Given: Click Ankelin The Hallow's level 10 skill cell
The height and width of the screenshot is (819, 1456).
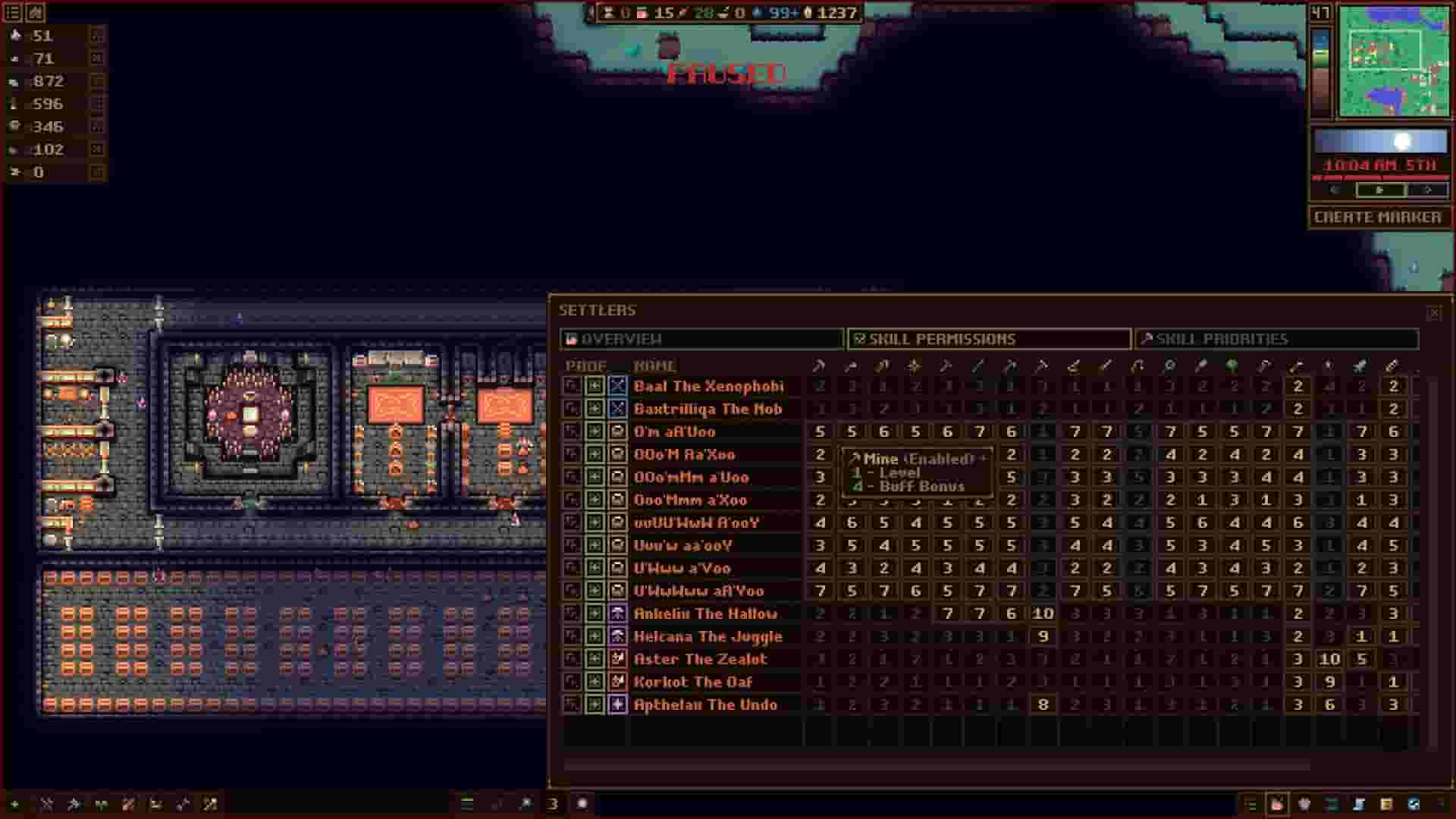Looking at the screenshot, I should pos(1044,613).
